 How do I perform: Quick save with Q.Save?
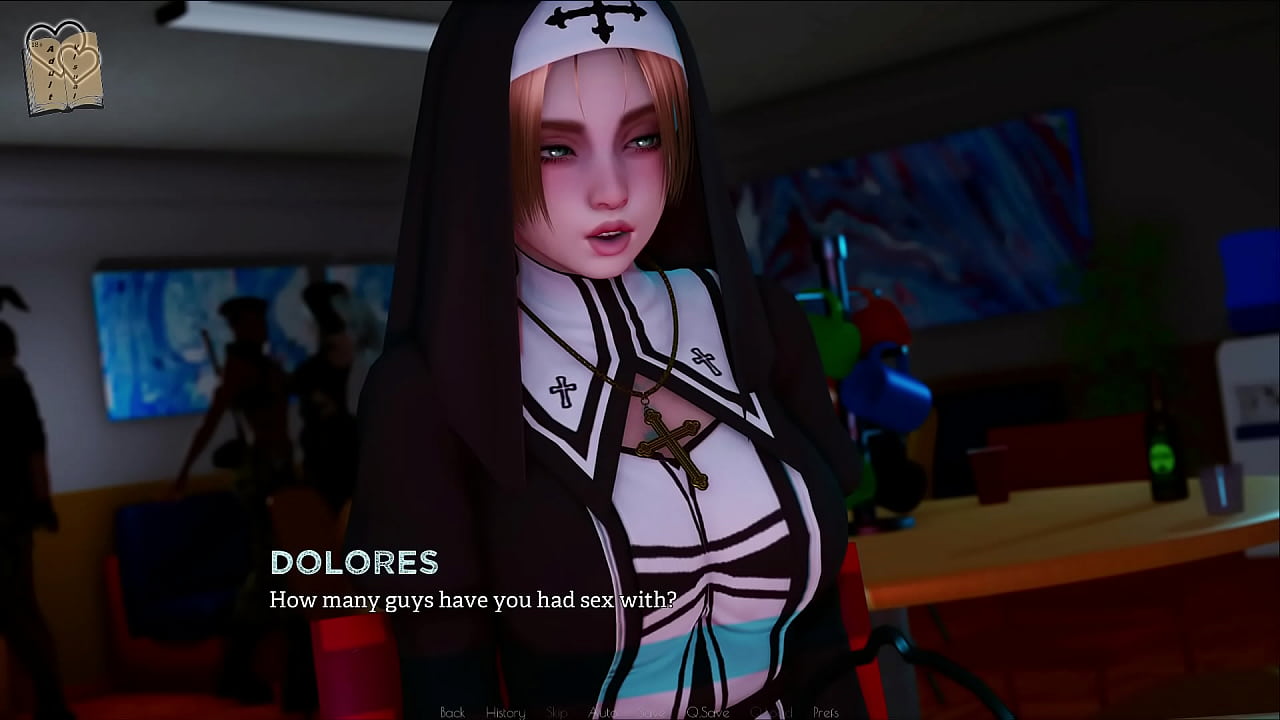707,712
